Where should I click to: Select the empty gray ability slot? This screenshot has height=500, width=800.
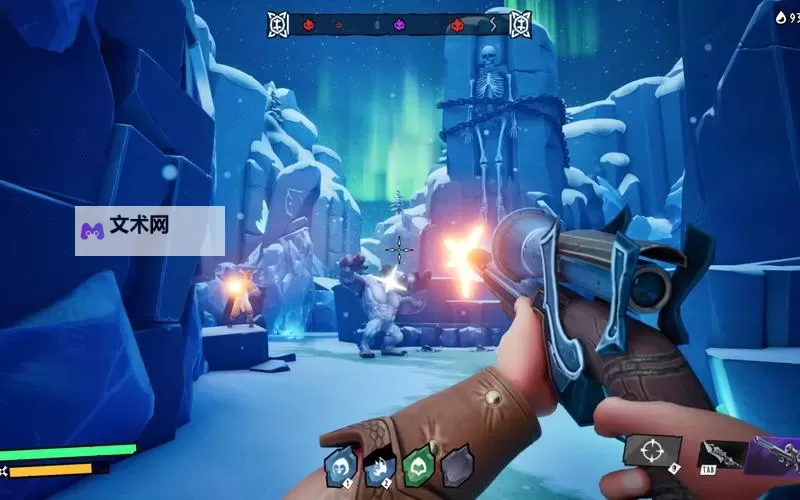coord(457,465)
